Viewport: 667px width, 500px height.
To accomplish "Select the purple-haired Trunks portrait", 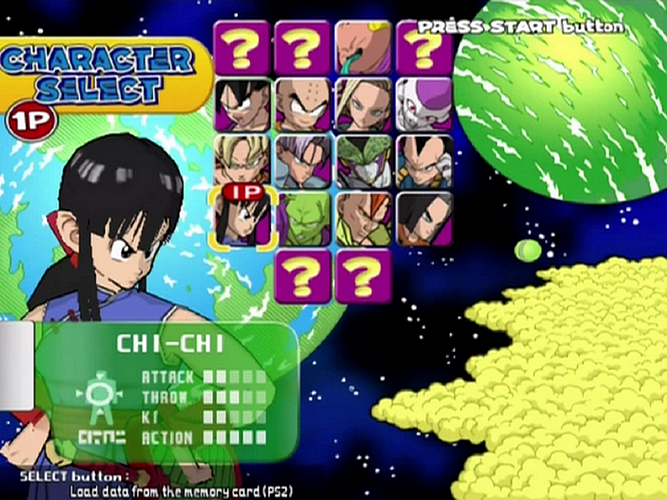I will (303, 161).
